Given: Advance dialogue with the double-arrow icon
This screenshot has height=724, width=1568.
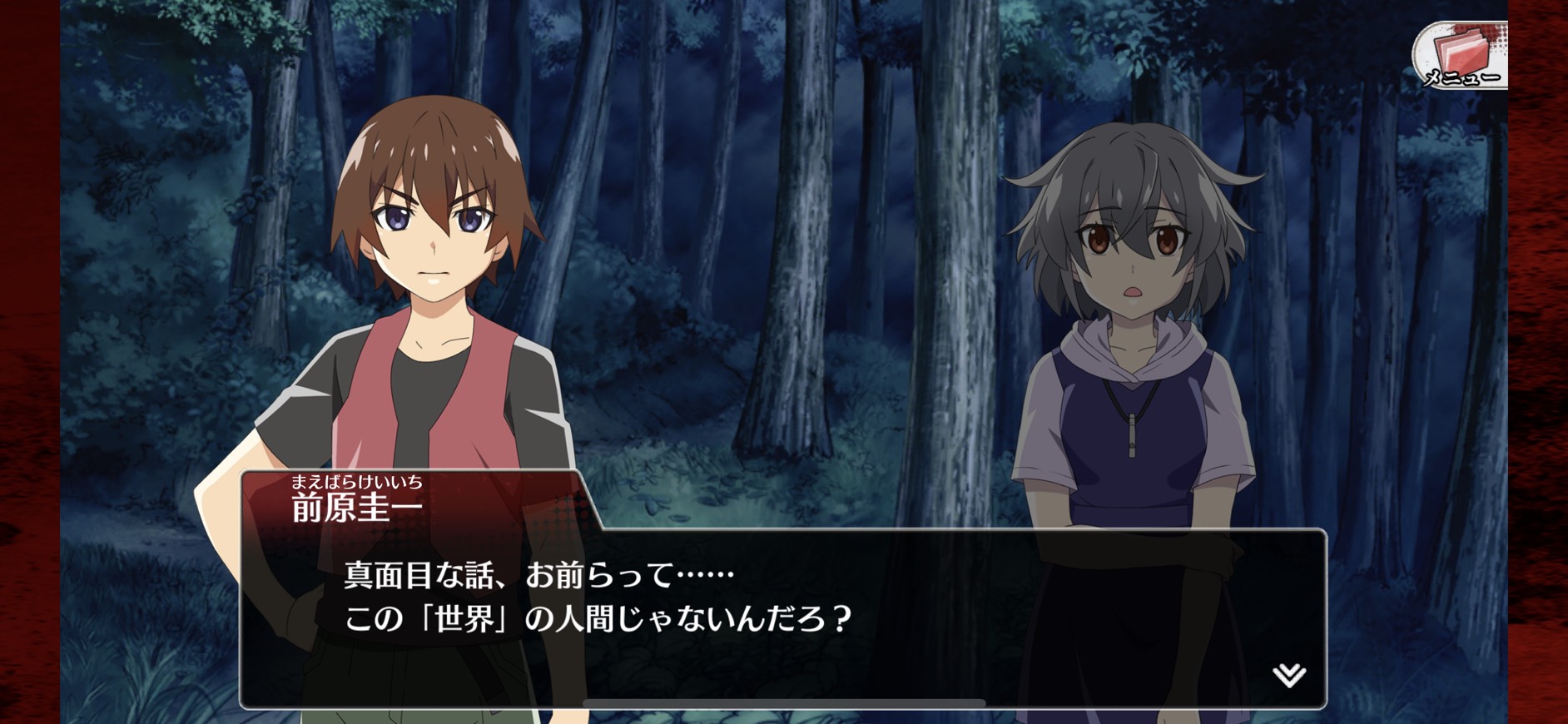Looking at the screenshot, I should tap(1289, 674).
